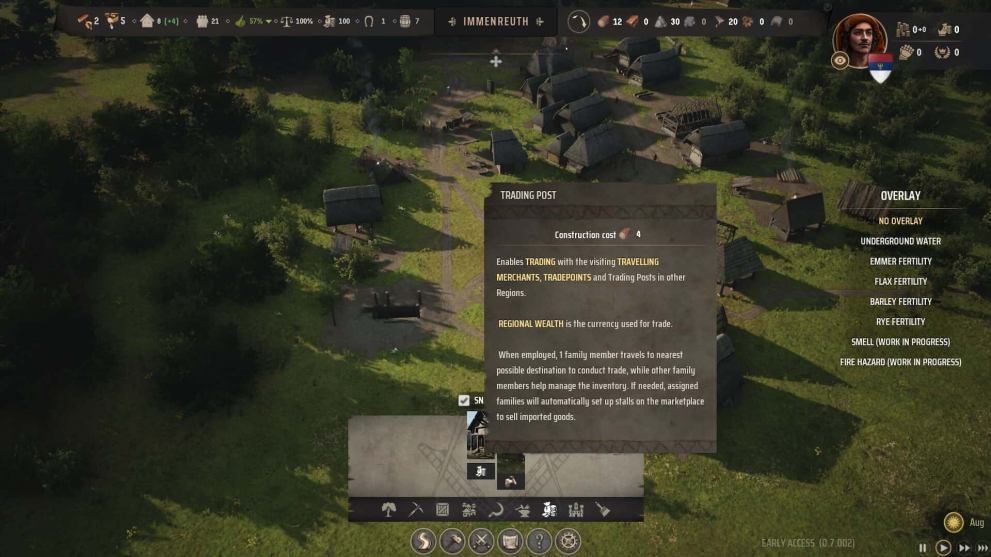This screenshot has width=991, height=557.
Task: Enable Emmer Fertility overlay
Action: [x=900, y=261]
